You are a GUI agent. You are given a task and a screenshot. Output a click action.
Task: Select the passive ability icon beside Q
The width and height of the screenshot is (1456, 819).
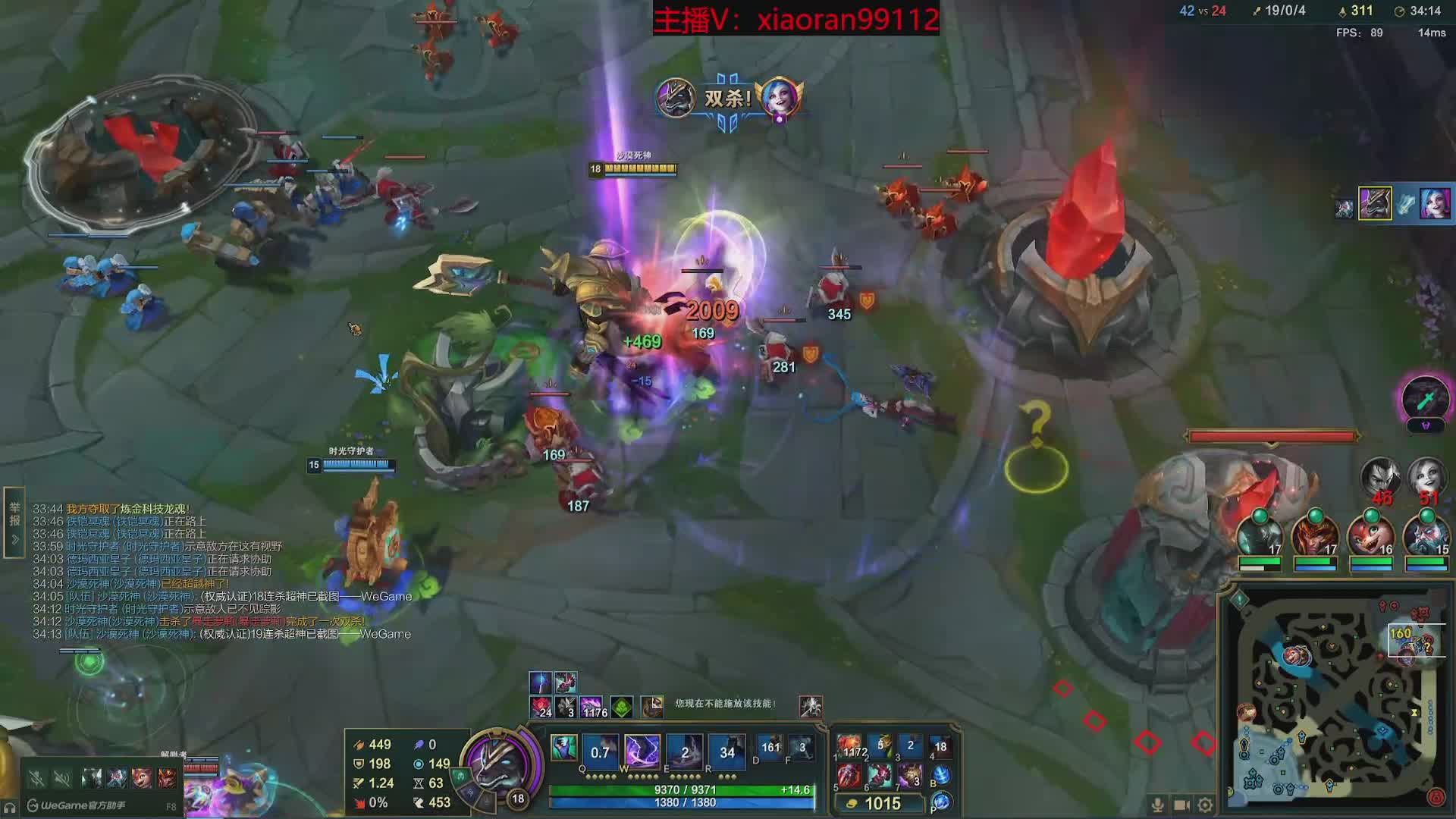563,748
